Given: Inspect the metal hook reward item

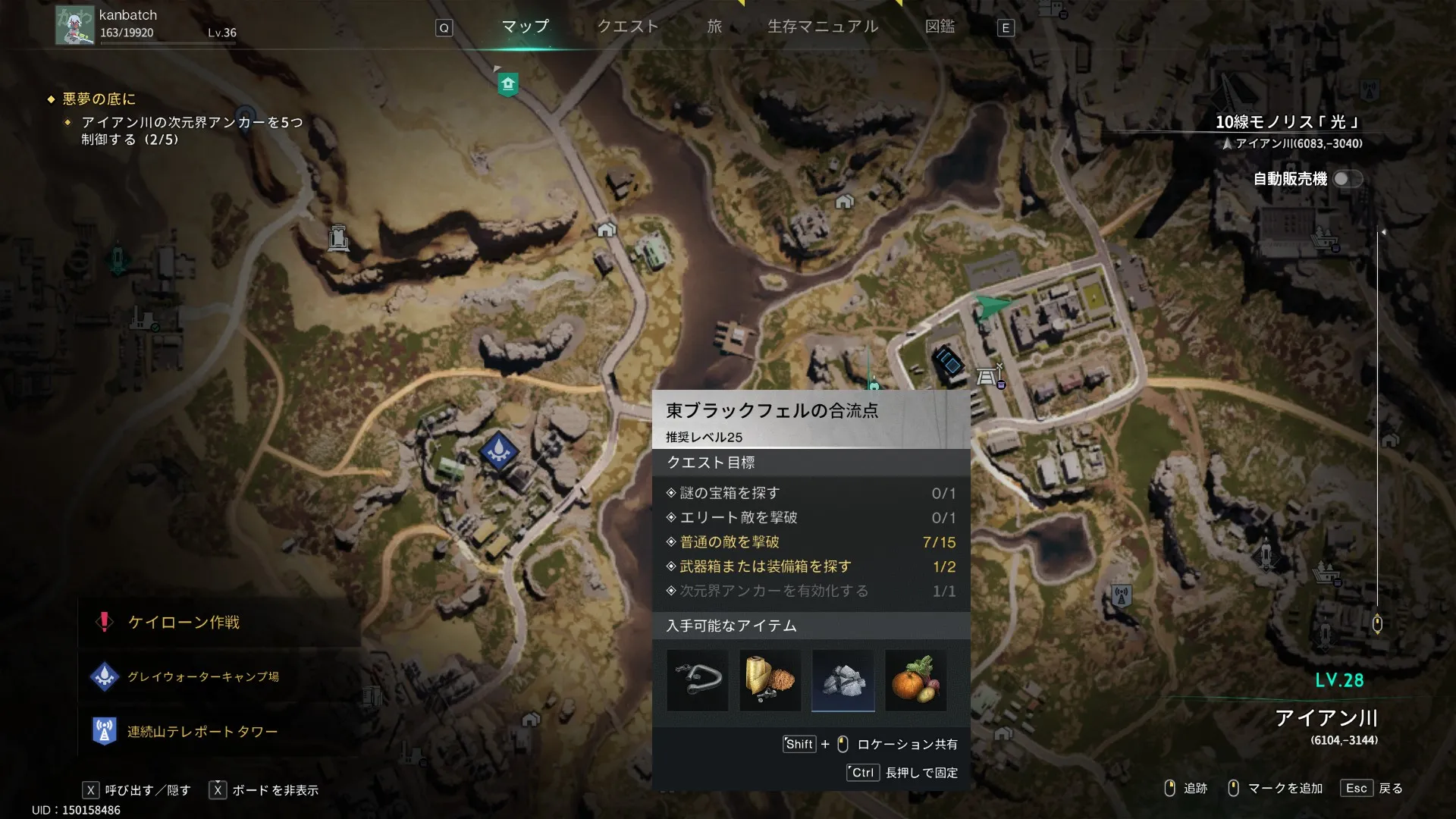Looking at the screenshot, I should (697, 680).
